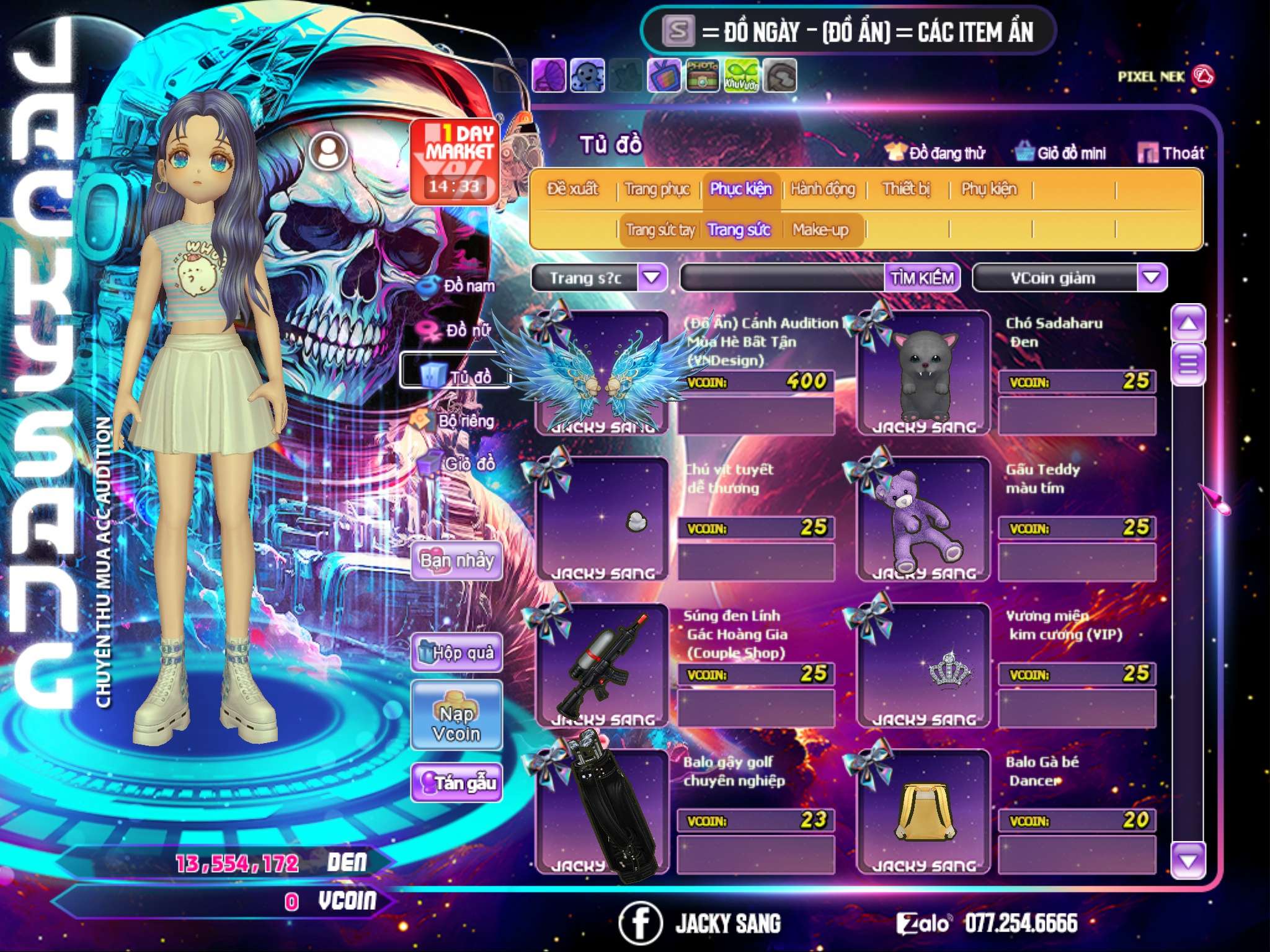Open the 1 Day Market banner
Screen dimensions: 1270x952
456,161
